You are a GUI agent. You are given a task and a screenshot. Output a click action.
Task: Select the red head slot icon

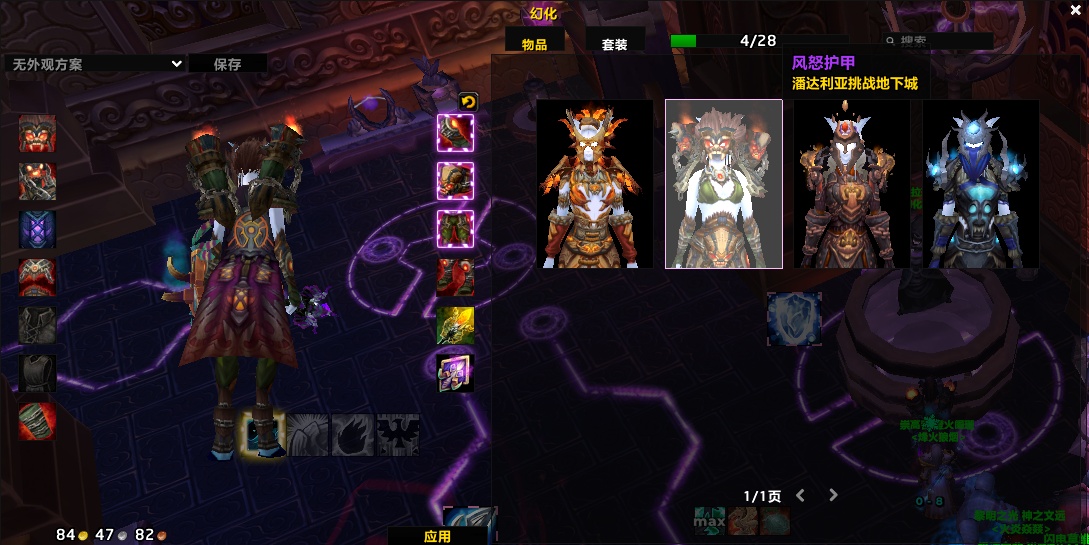38,134
